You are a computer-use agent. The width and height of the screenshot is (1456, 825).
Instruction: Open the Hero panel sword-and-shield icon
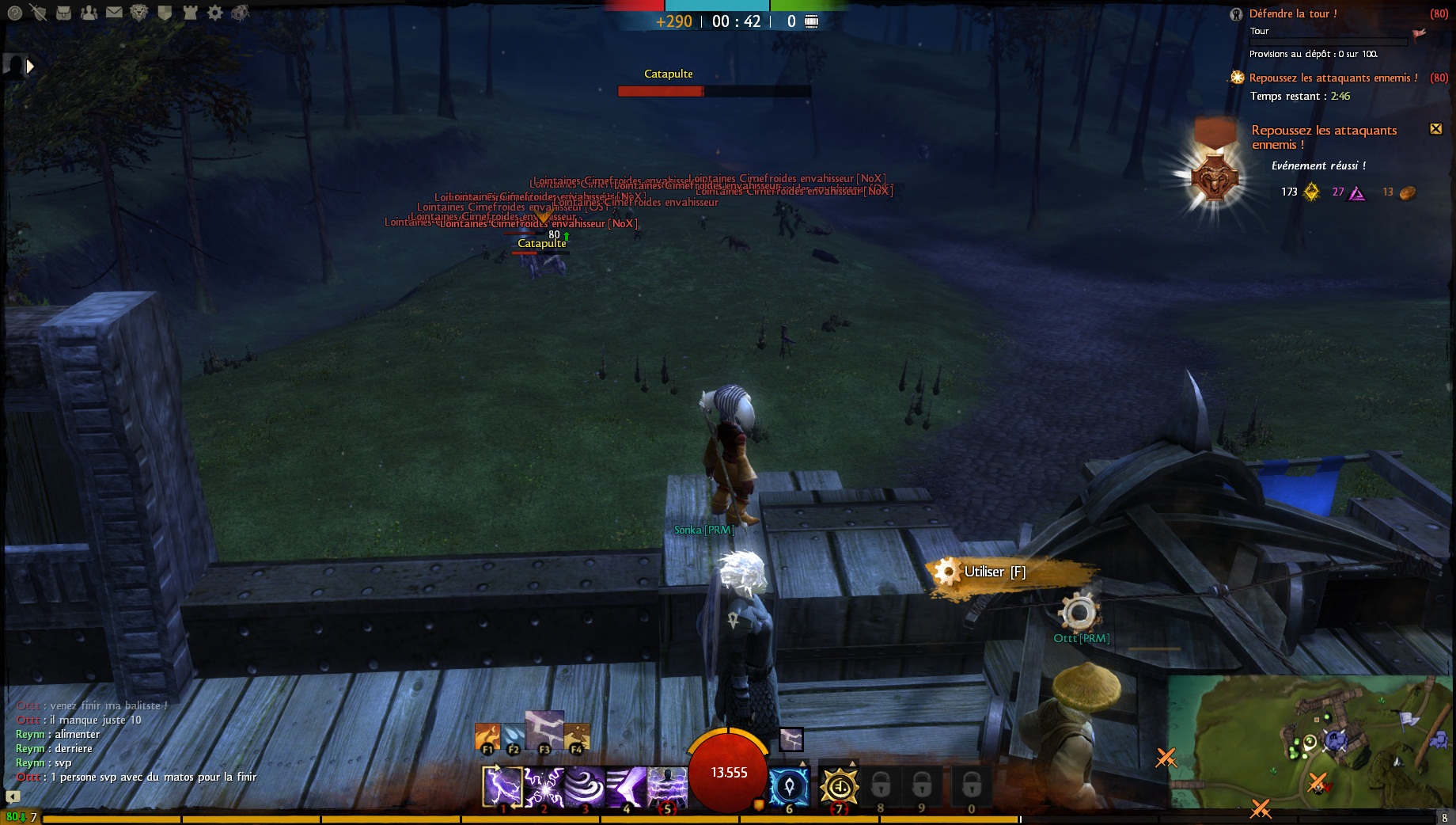38,13
